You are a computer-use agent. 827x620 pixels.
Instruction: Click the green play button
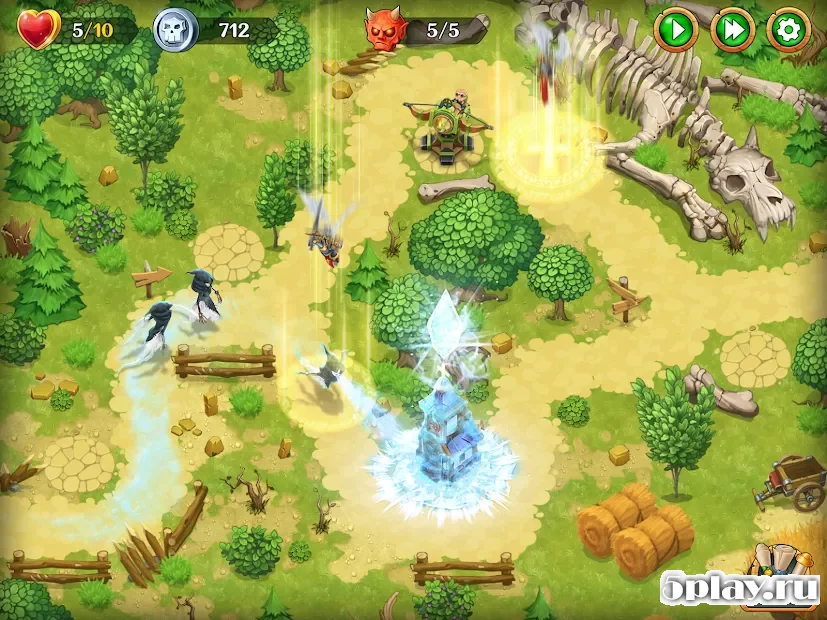tap(676, 31)
